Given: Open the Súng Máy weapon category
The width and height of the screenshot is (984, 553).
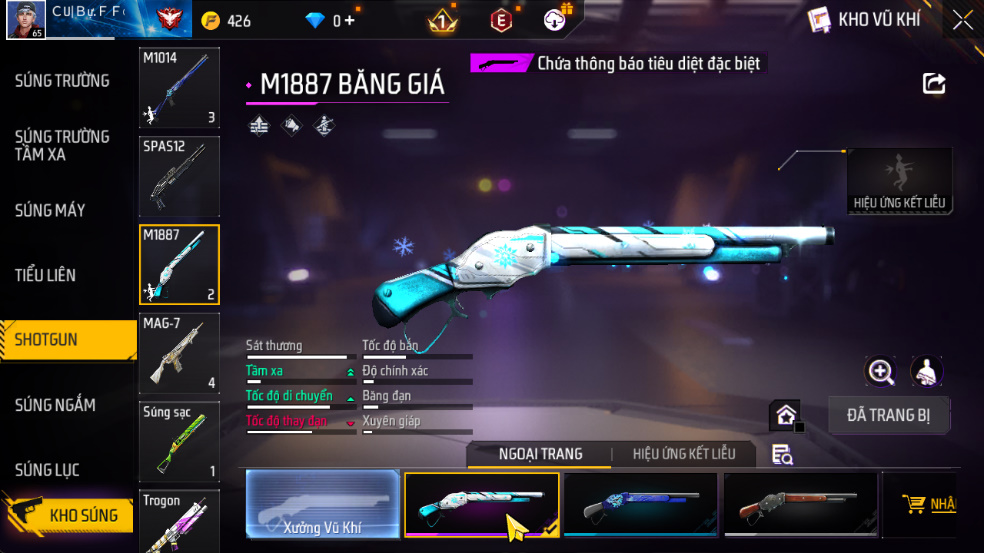Looking at the screenshot, I should [x=50, y=210].
